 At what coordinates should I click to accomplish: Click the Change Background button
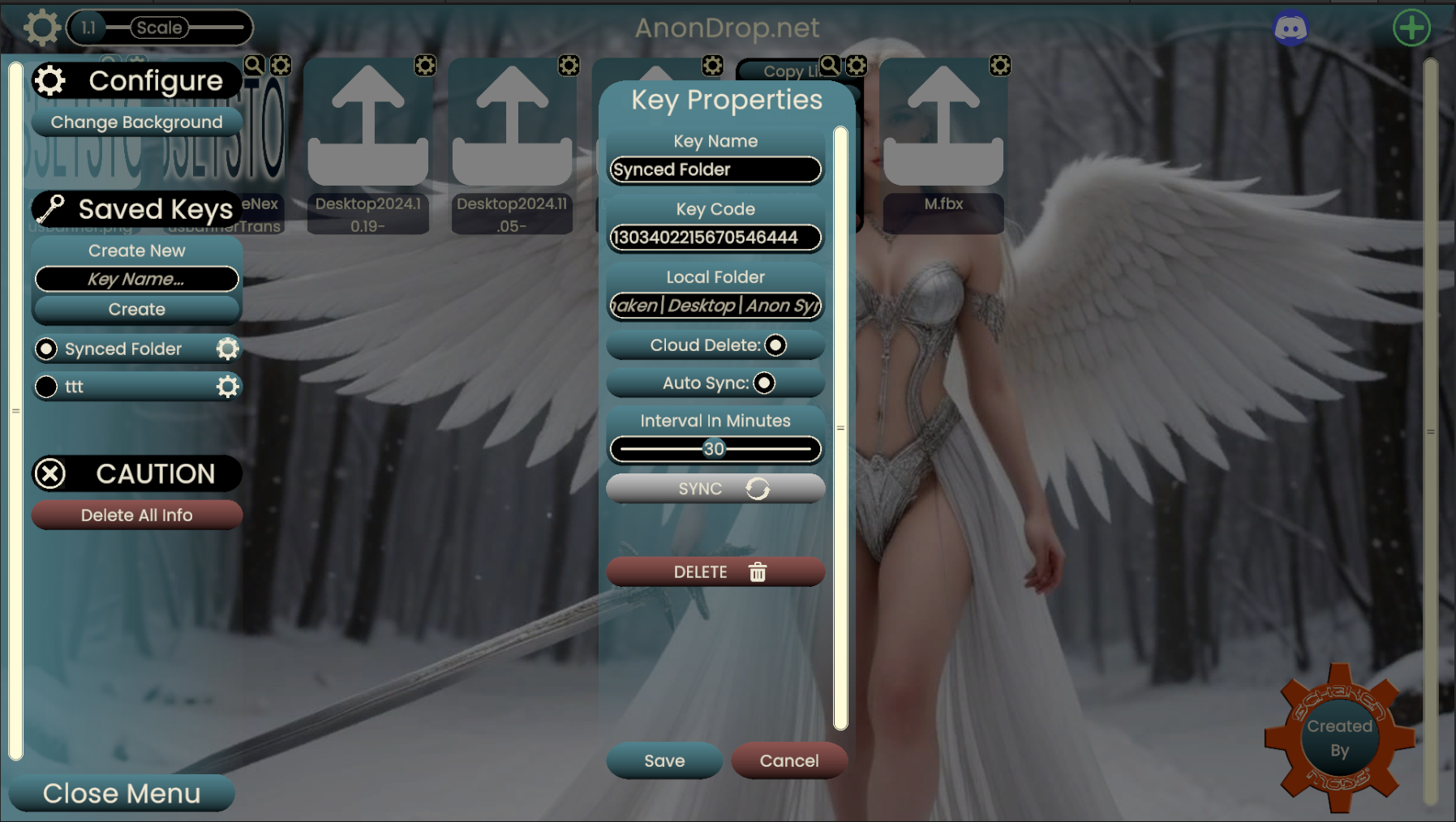136,122
